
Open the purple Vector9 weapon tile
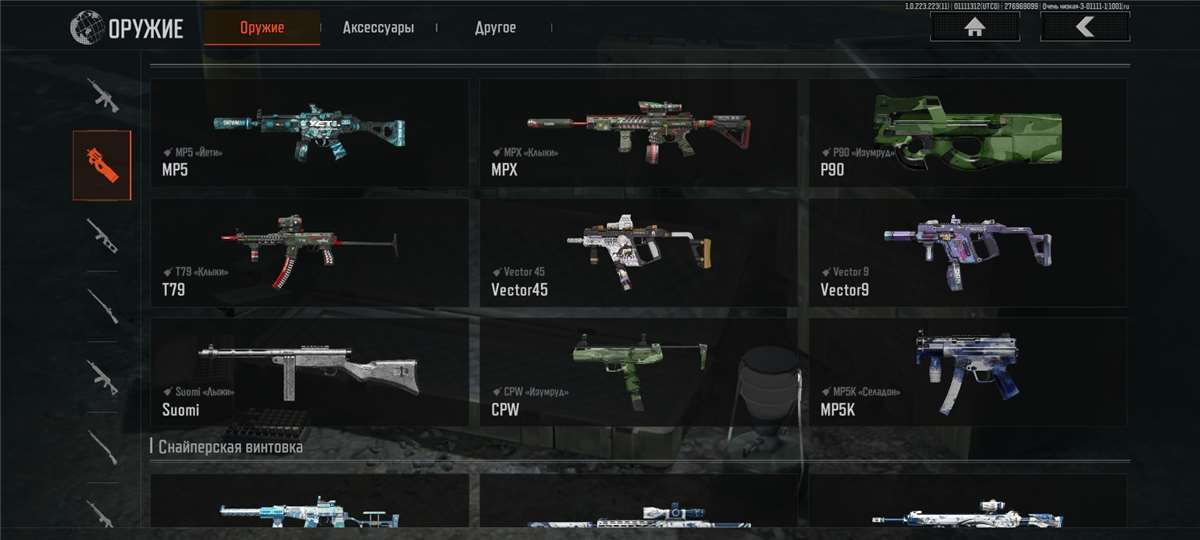coord(967,253)
